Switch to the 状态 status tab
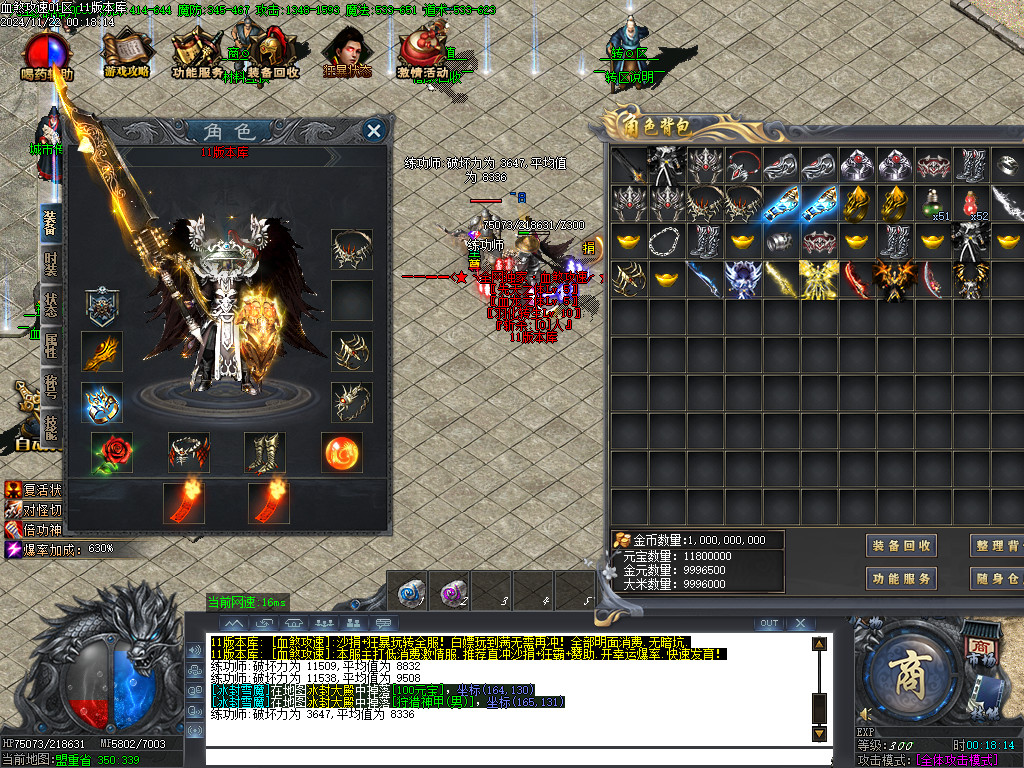 pos(50,304)
